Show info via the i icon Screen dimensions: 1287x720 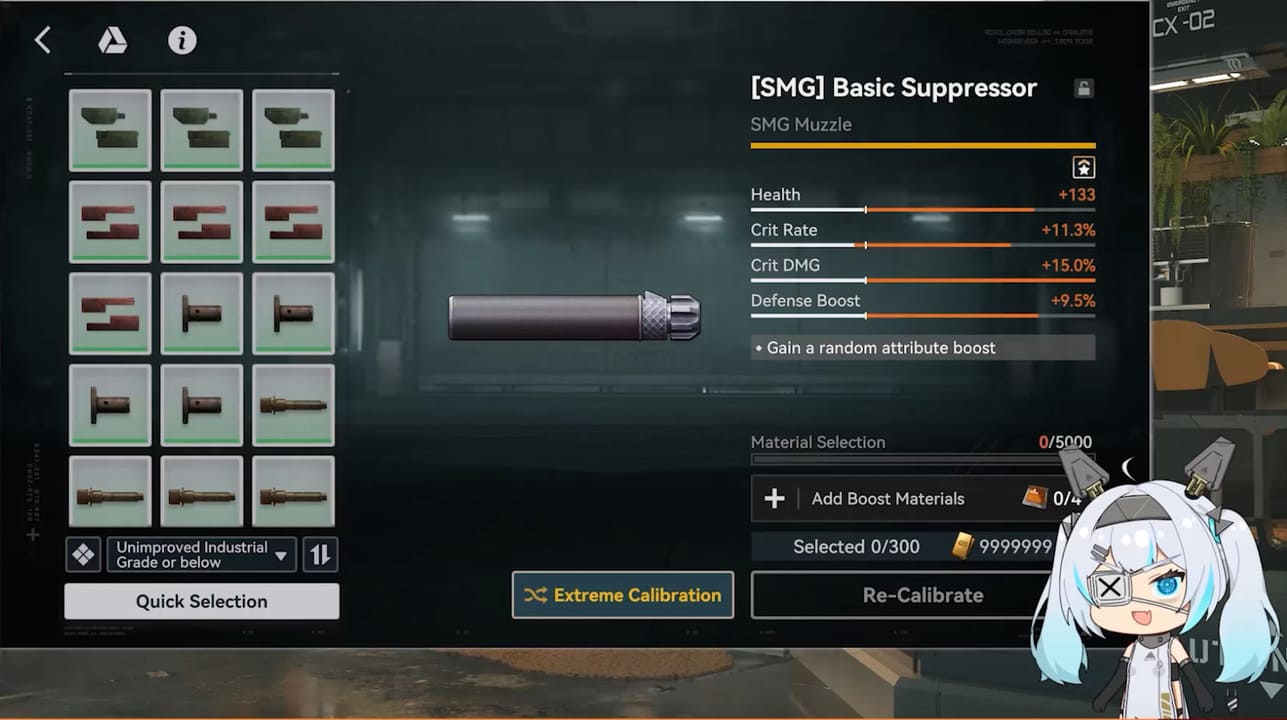point(181,40)
